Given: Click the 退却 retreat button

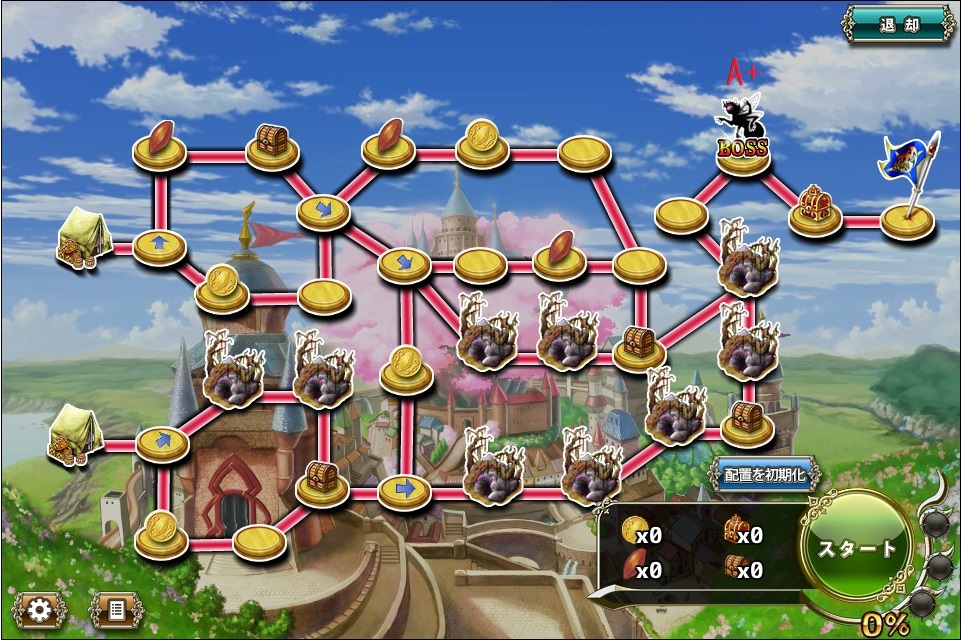Looking at the screenshot, I should tap(898, 24).
